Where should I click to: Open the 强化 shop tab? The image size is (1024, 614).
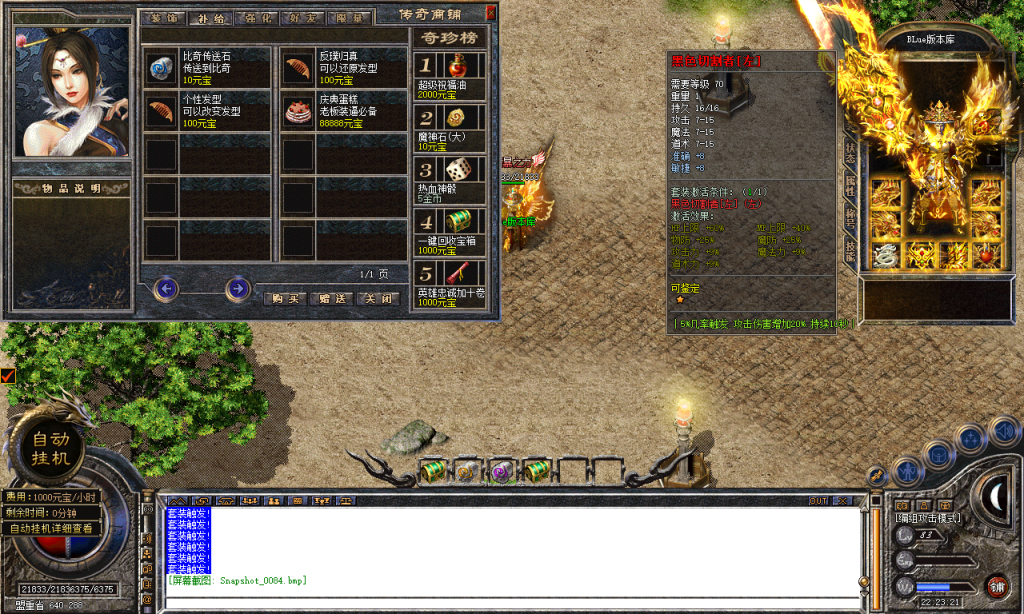click(259, 18)
